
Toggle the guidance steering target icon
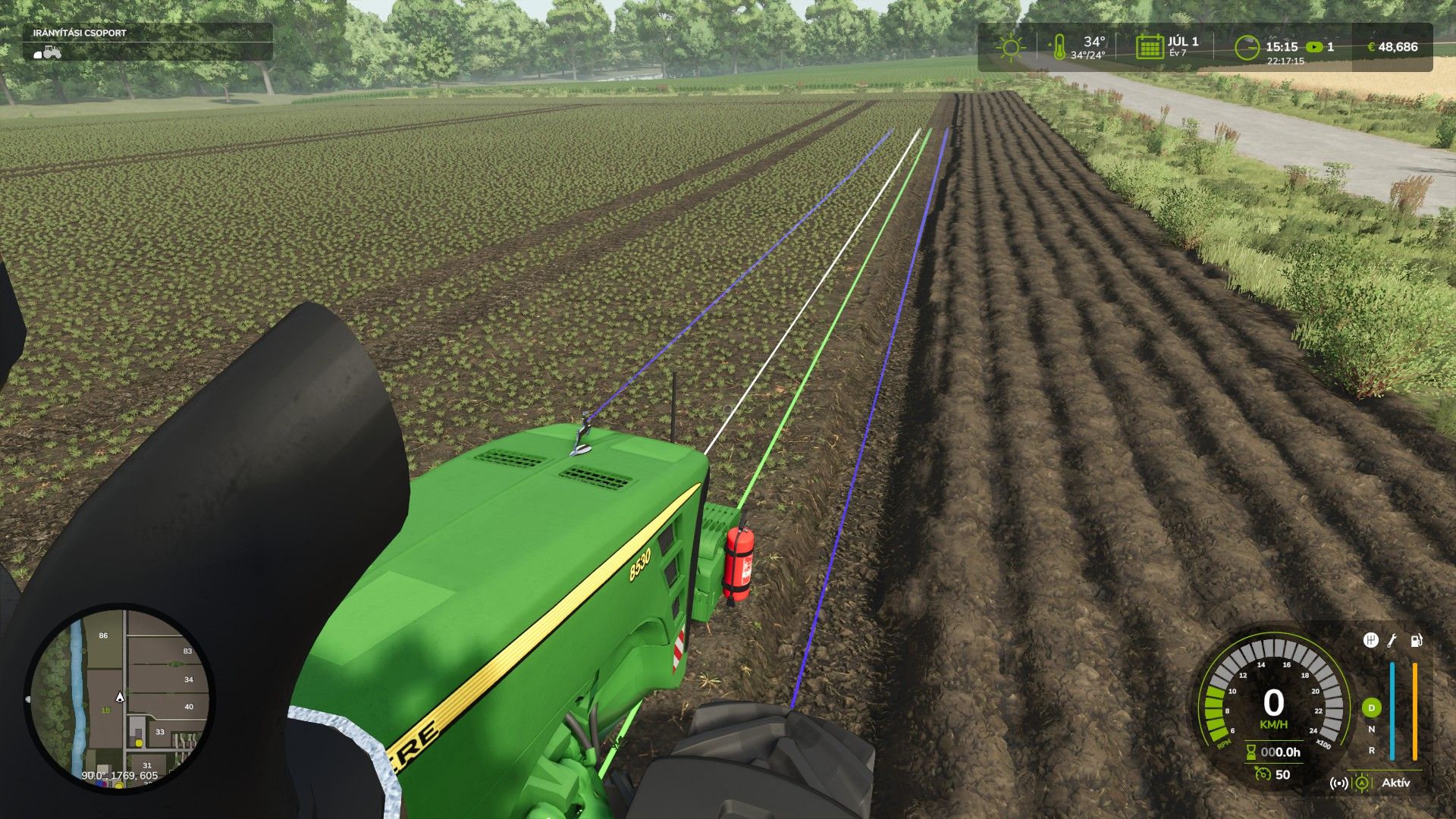pyautogui.click(x=1363, y=783)
